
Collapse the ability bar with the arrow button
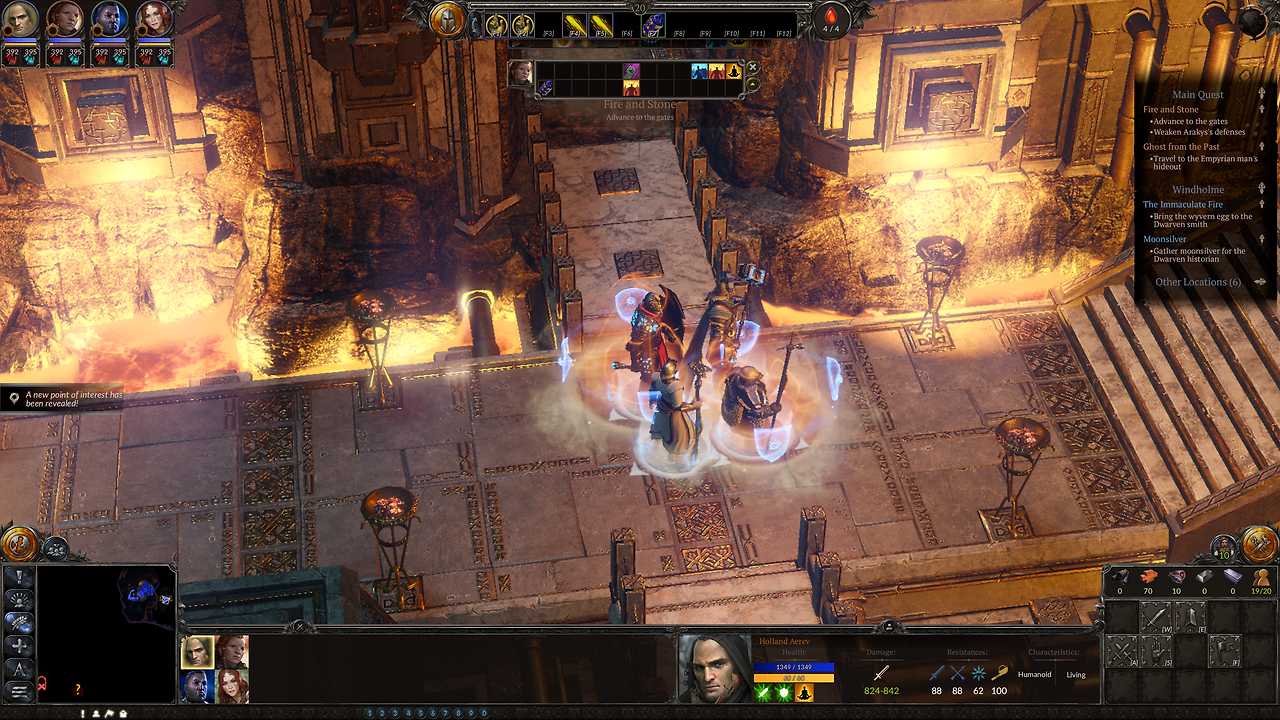pos(753,84)
